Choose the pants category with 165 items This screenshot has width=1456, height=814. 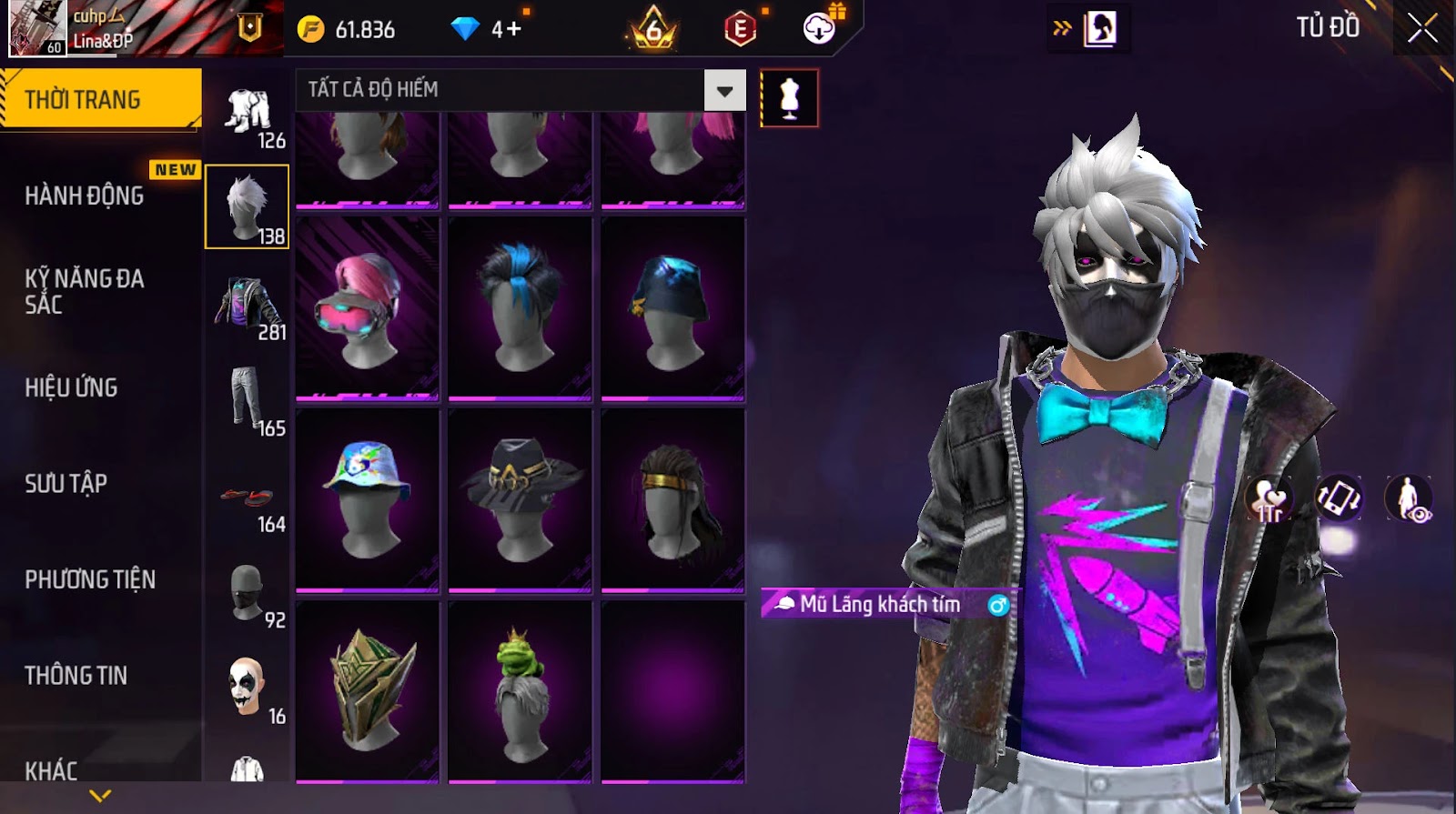click(248, 400)
